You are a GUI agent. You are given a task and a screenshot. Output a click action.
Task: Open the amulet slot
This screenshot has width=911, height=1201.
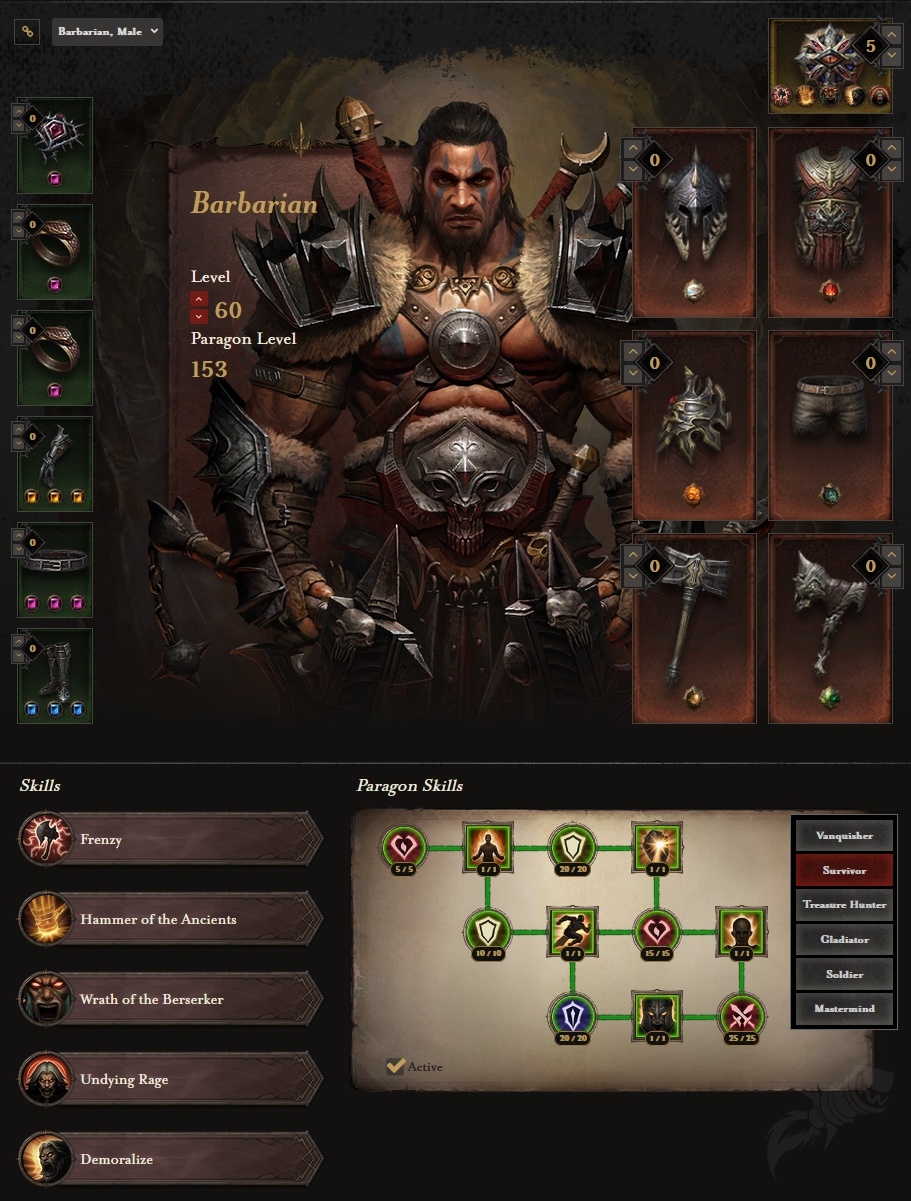point(55,145)
